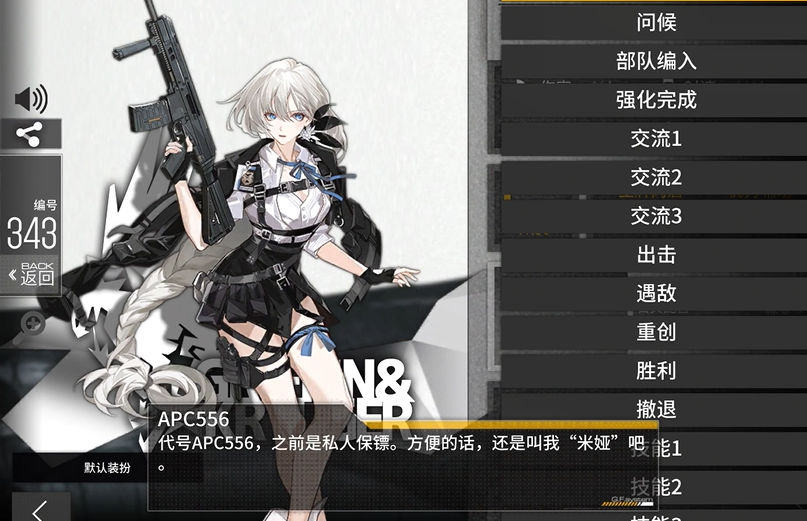Select the 部队编入 voice entry
The height and width of the screenshot is (521, 807).
pyautogui.click(x=655, y=61)
